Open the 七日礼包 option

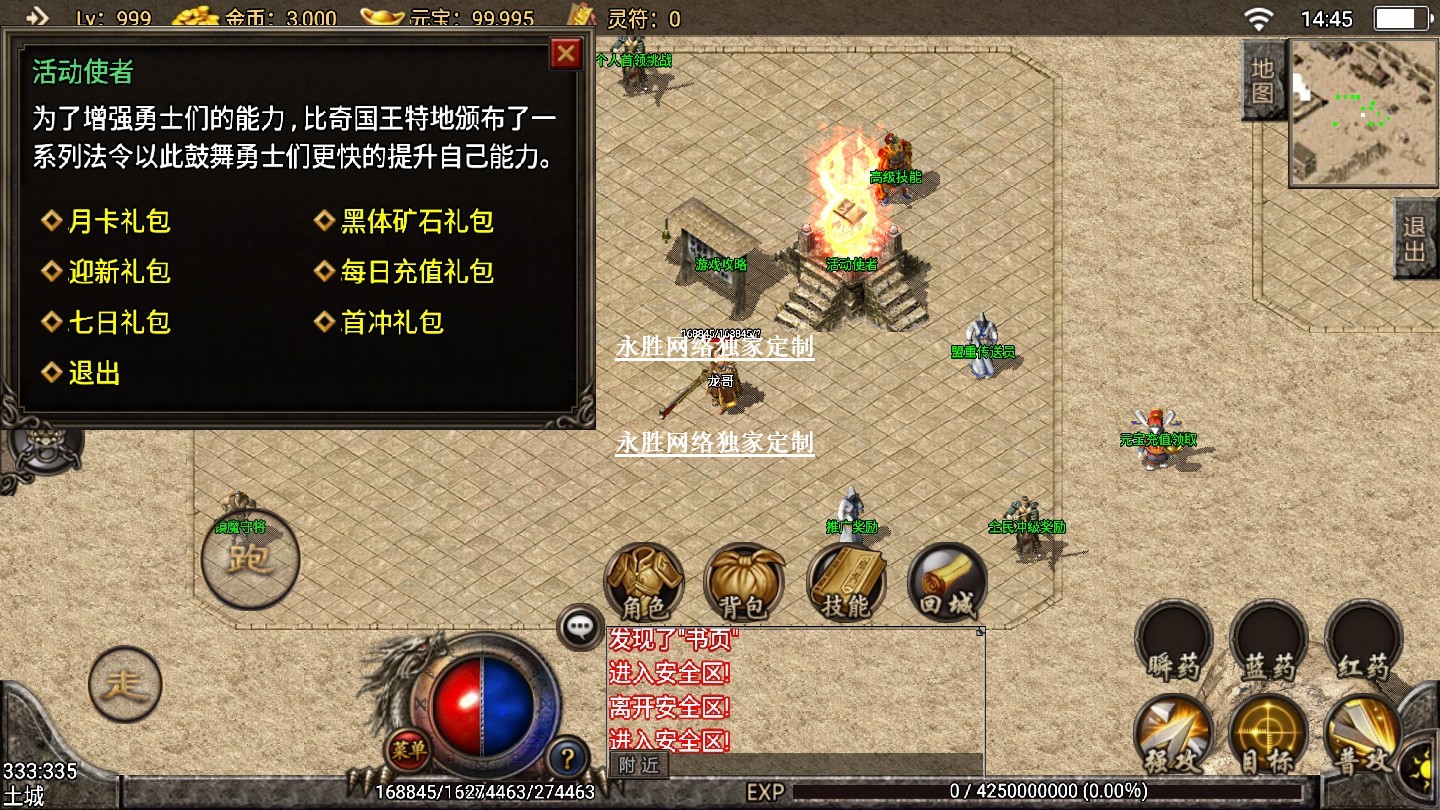pos(118,322)
